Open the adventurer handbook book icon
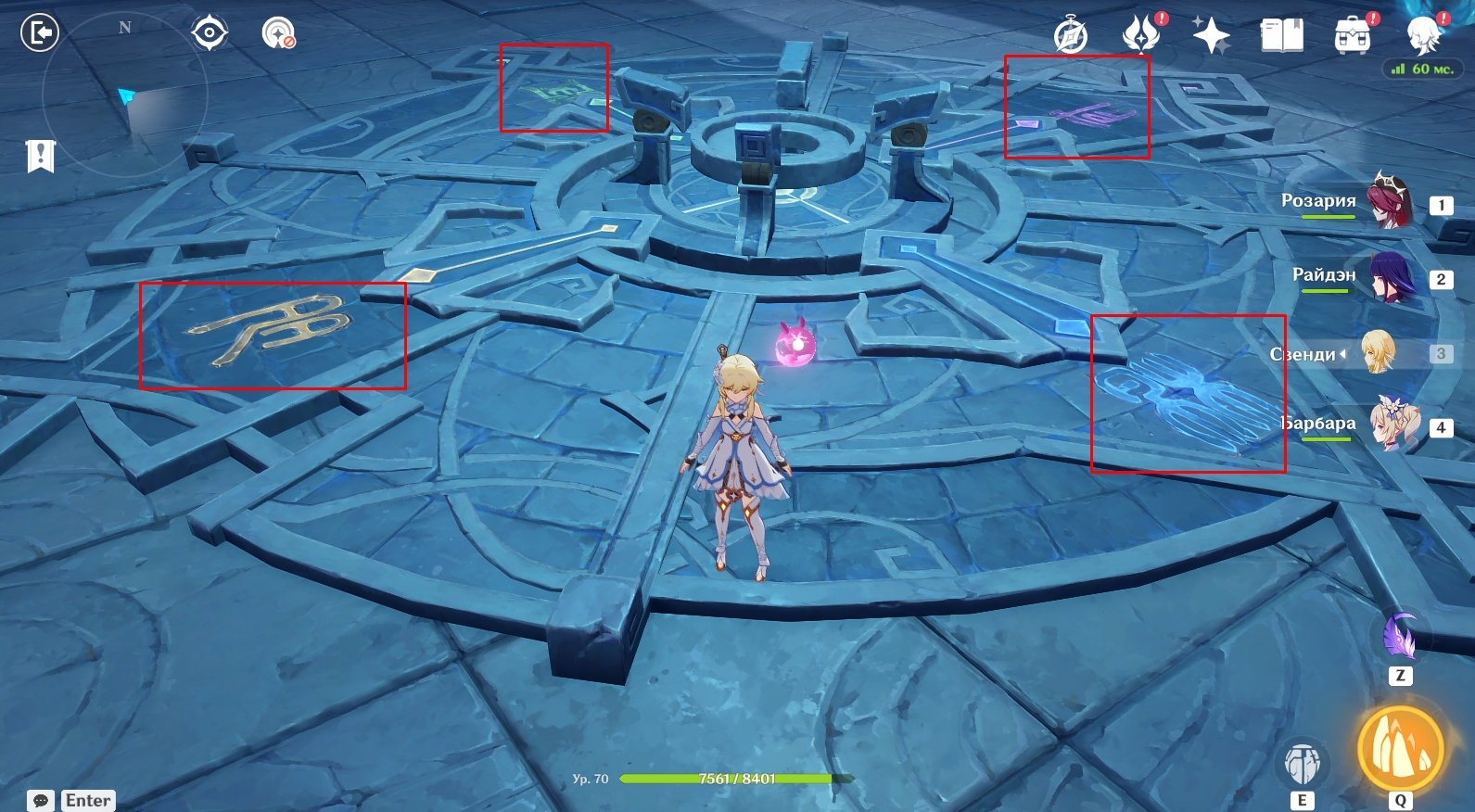 coord(1282,36)
